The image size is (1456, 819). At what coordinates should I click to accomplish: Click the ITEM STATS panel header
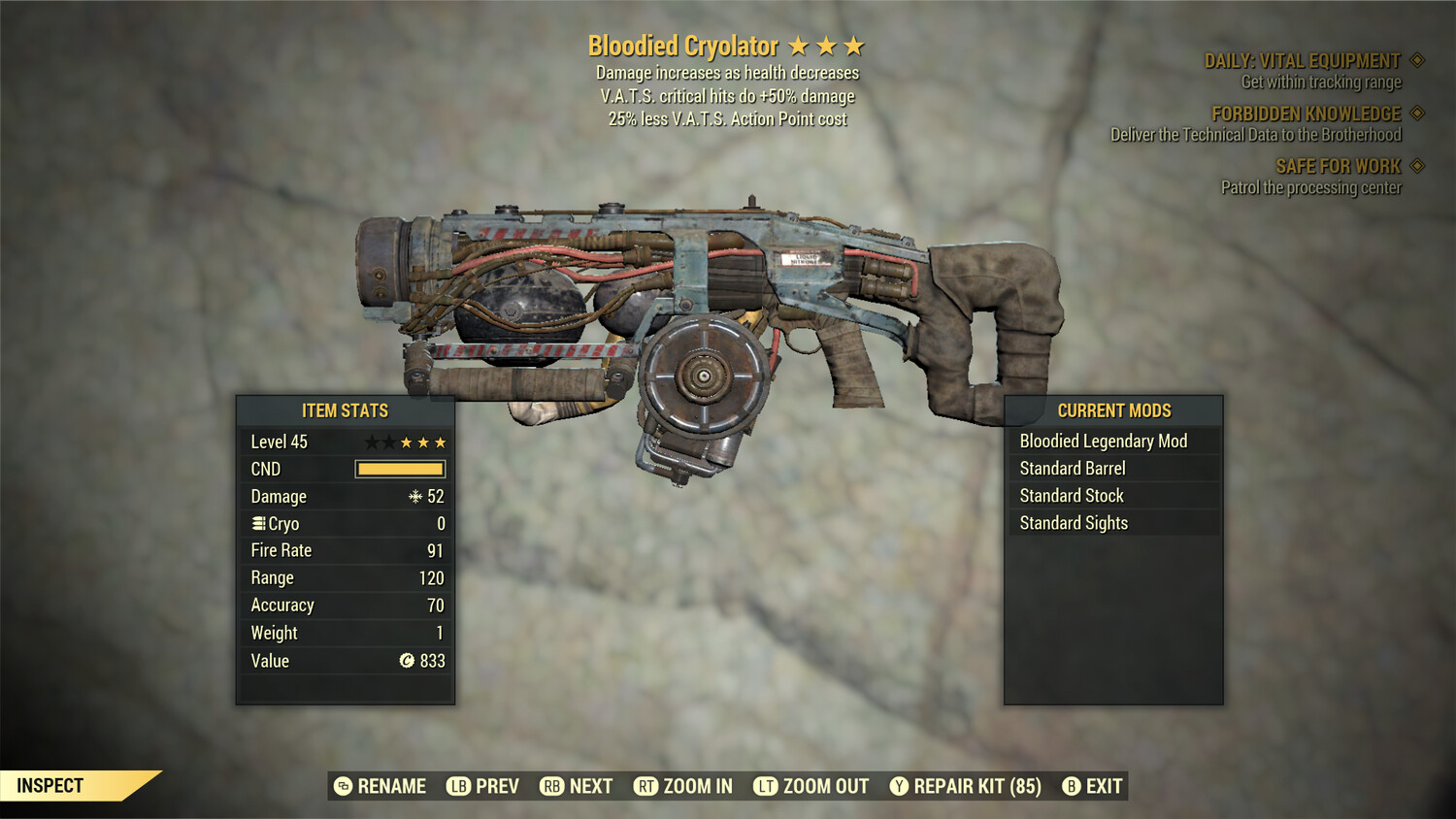tap(345, 410)
